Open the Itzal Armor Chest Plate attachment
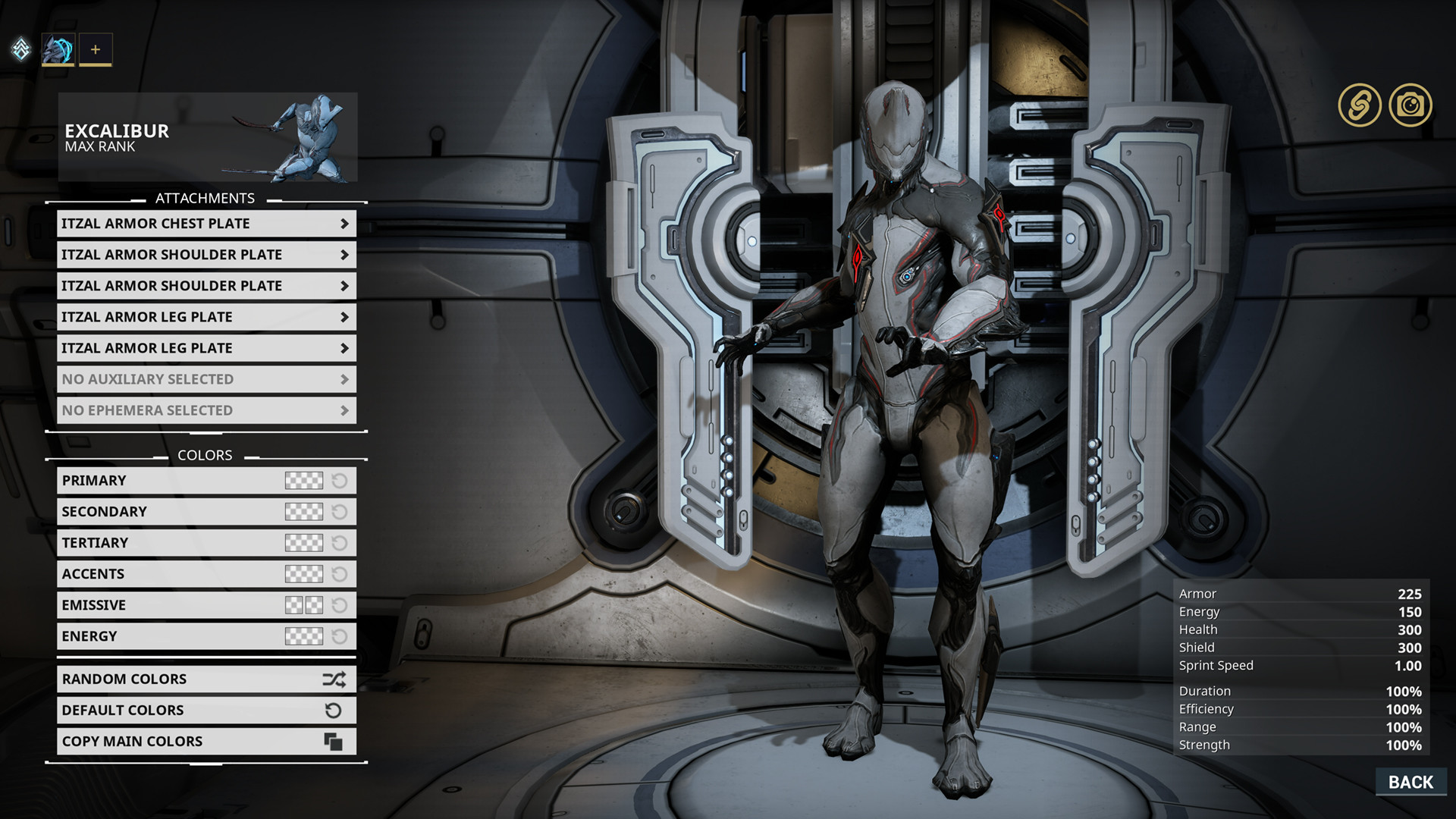The width and height of the screenshot is (1456, 819). coord(206,224)
